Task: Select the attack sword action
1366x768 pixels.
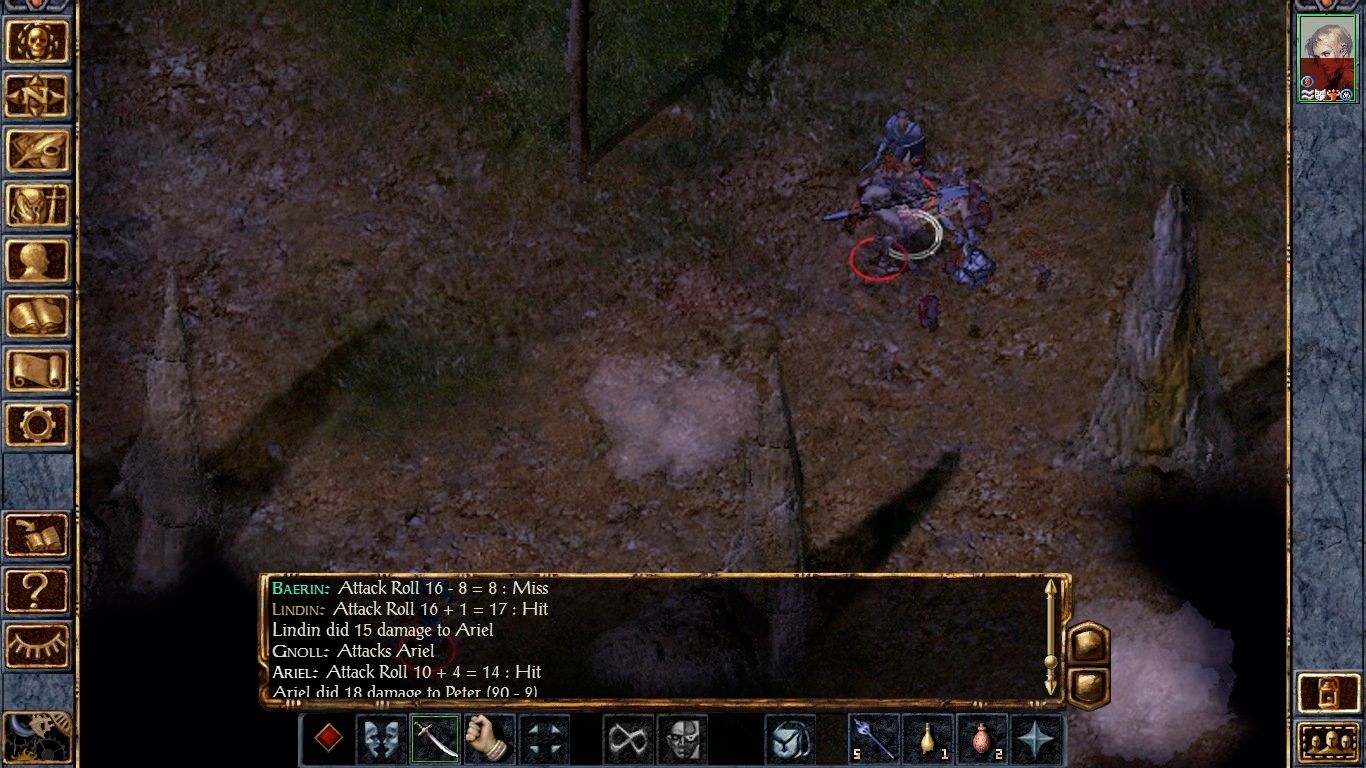Action: [434, 739]
